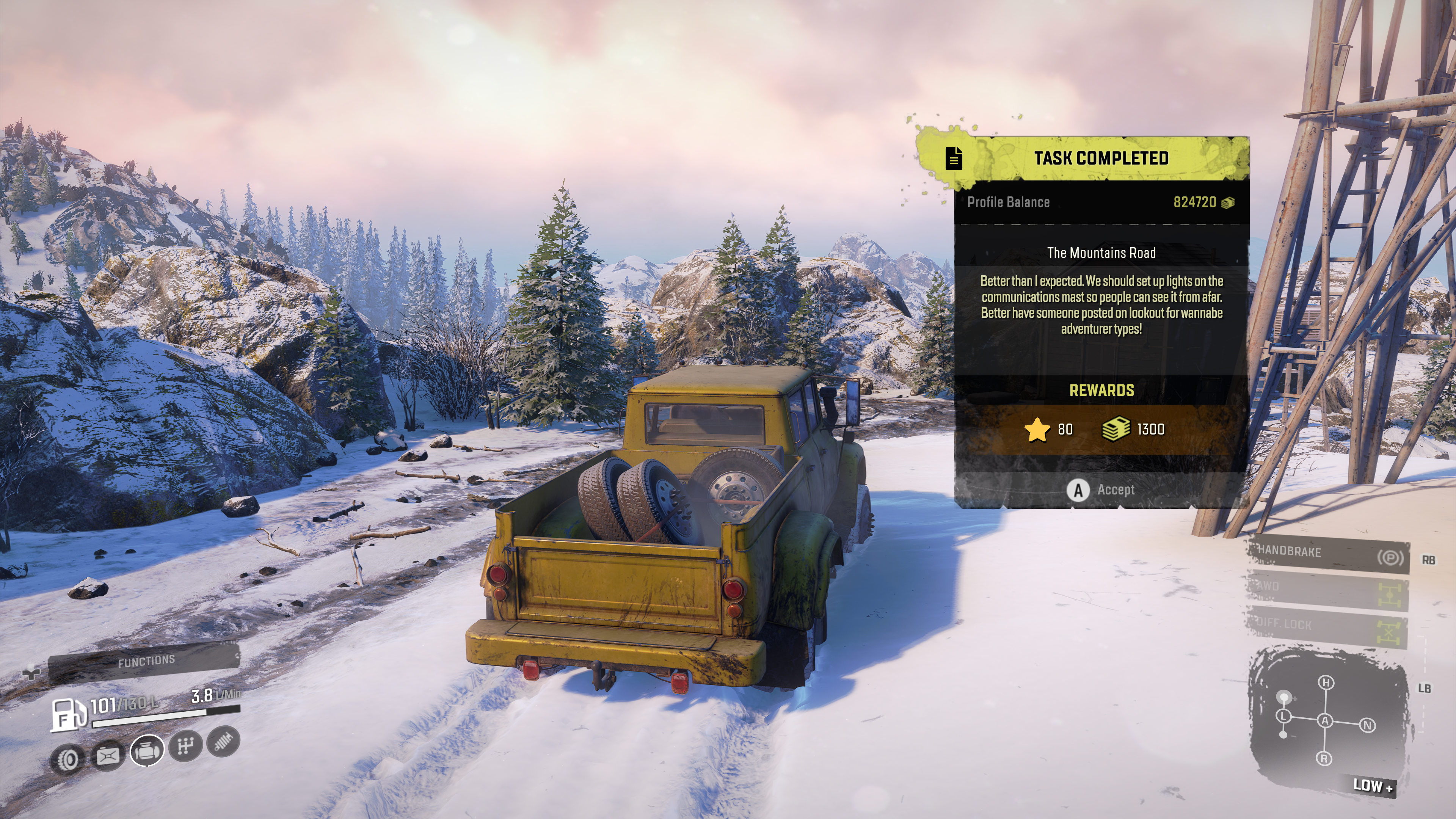The width and height of the screenshot is (1456, 819).
Task: Select the tire wheels status icon
Action: pos(68,759)
